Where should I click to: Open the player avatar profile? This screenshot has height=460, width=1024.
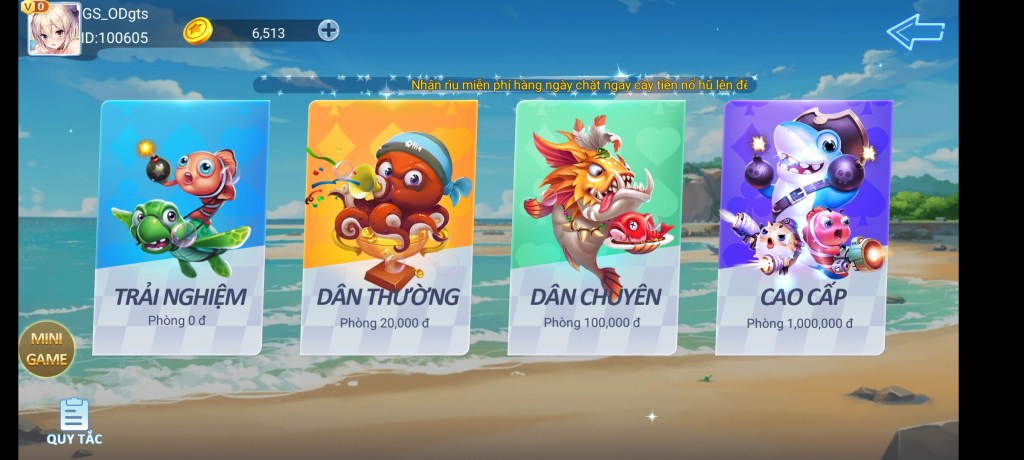tap(54, 29)
